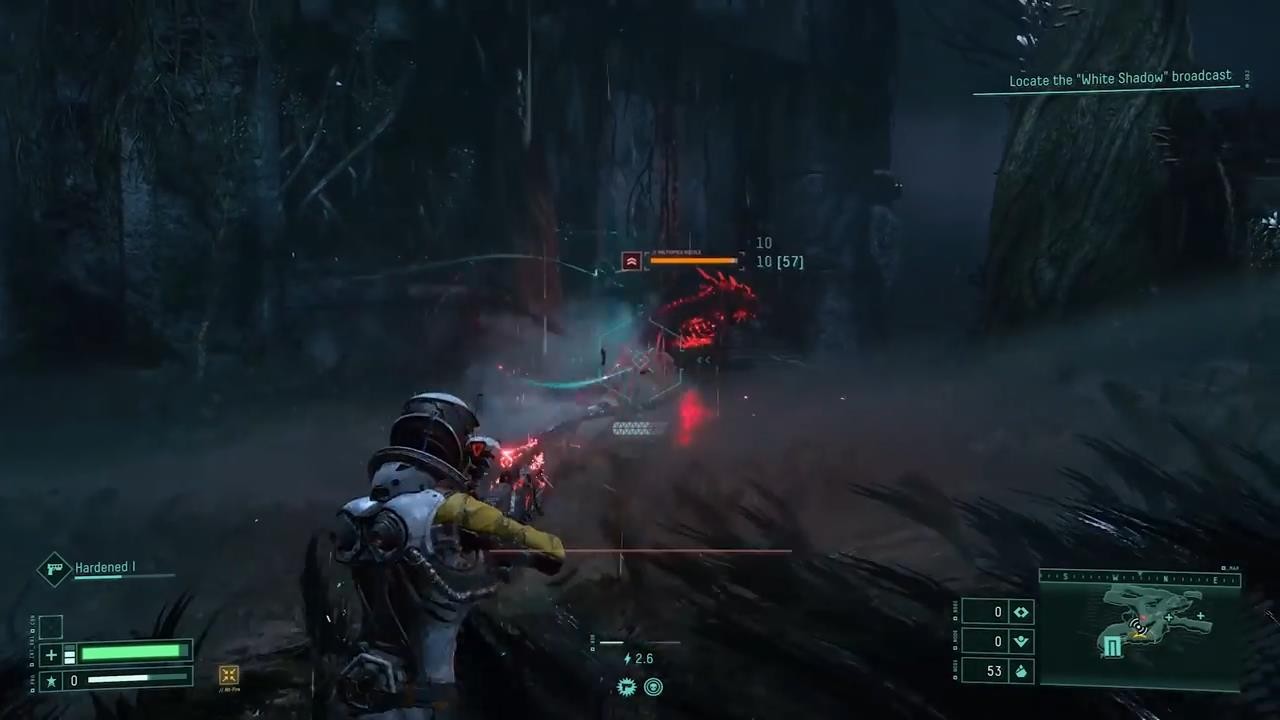Image resolution: width=1280 pixels, height=720 pixels.
Task: Select the Hardened I pistol trait icon
Action: tap(54, 568)
